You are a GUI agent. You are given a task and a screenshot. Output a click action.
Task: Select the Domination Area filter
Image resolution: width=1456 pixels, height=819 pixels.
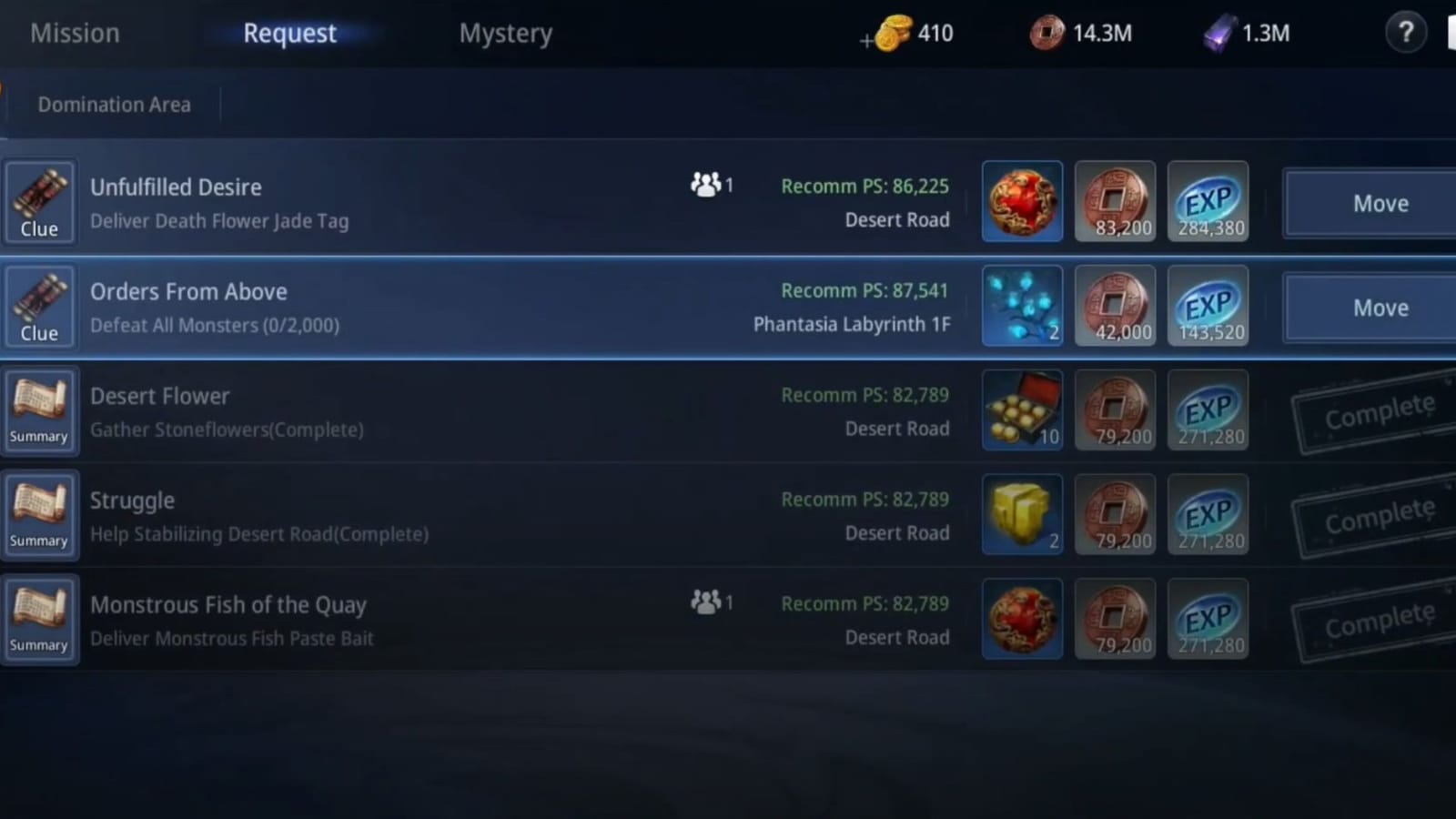coord(114,104)
